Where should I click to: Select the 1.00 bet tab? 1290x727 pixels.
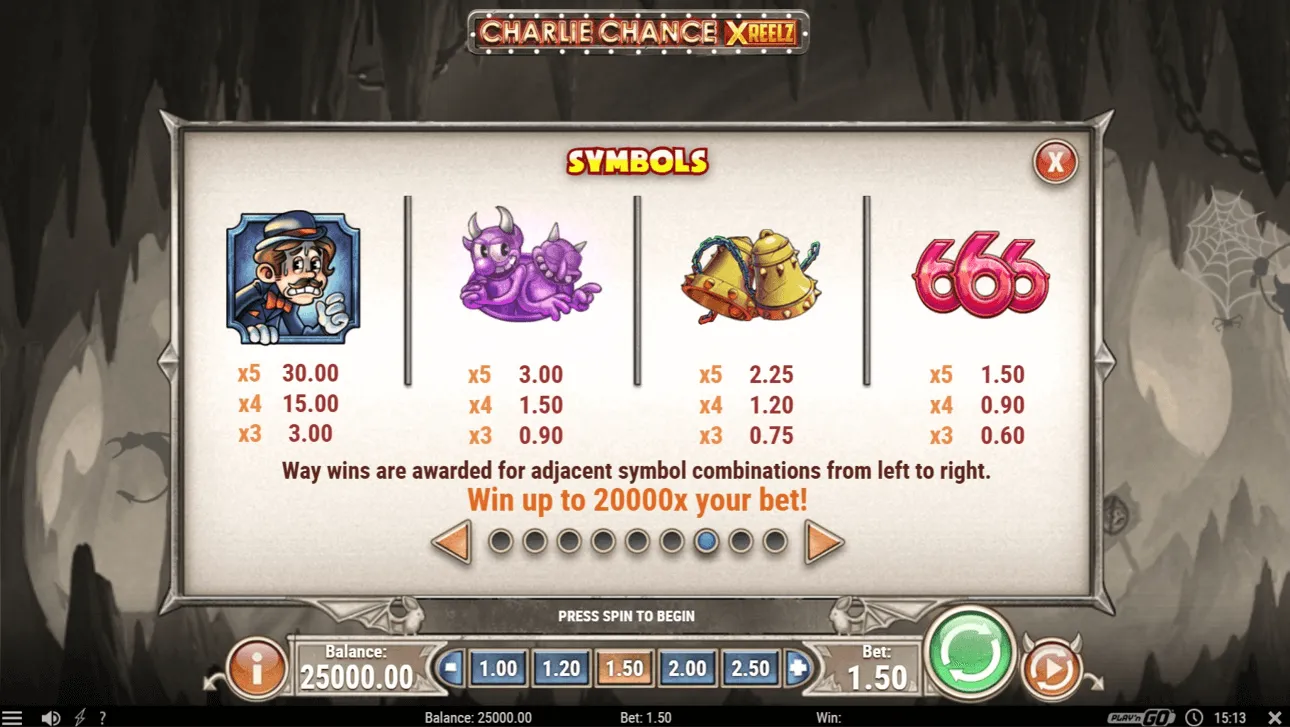pyautogui.click(x=497, y=667)
